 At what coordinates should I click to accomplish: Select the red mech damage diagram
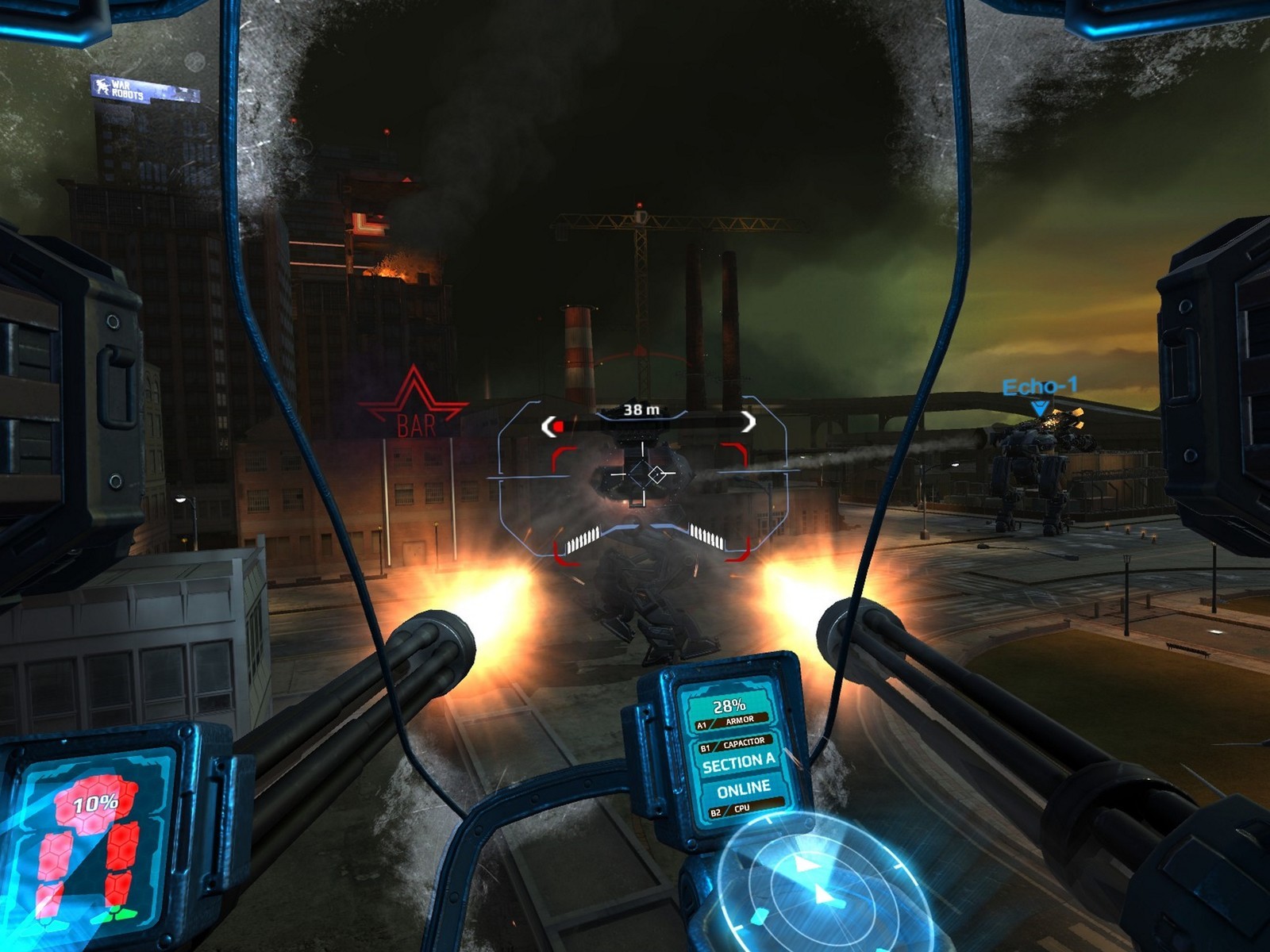coord(94,845)
